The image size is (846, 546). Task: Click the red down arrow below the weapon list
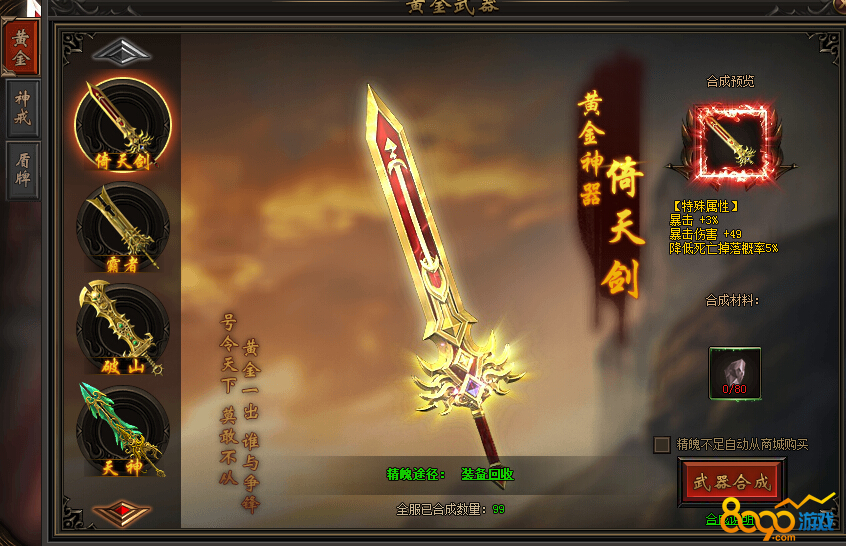coord(122,512)
